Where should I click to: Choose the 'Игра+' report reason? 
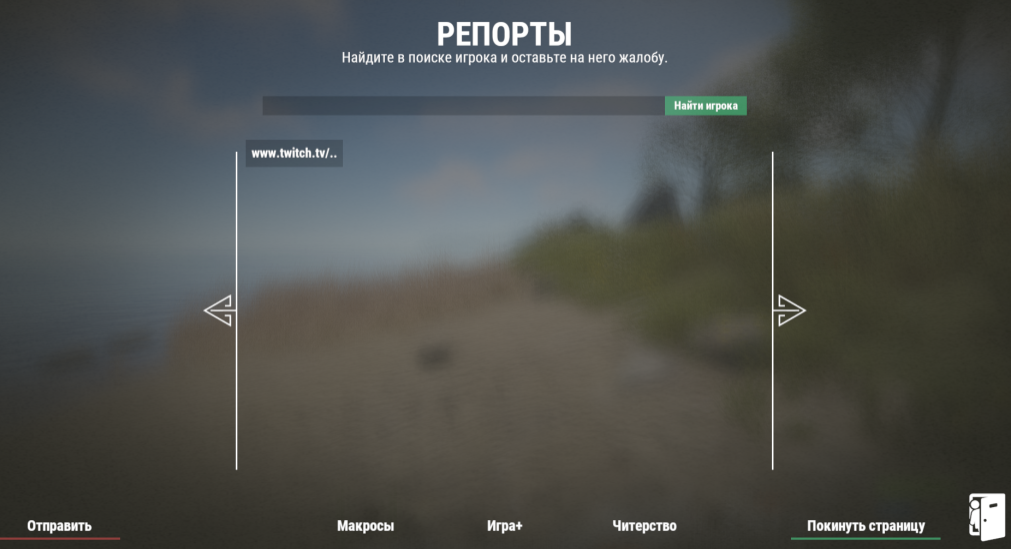[505, 526]
